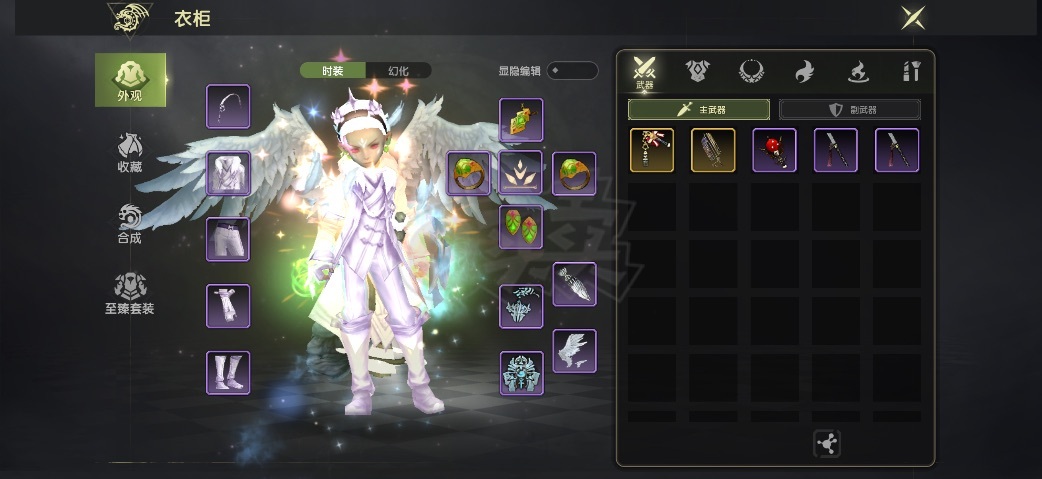Open the 外观 appearance section
Viewport: 1042px width, 479px height.
point(130,79)
